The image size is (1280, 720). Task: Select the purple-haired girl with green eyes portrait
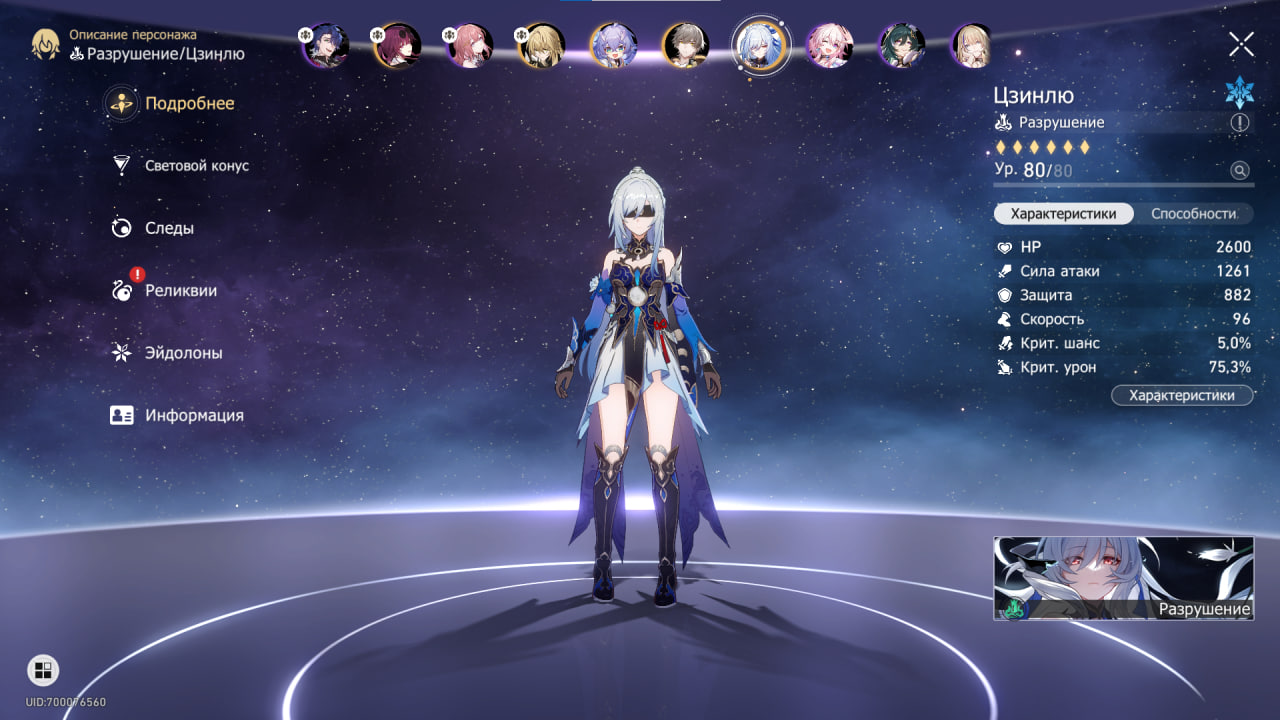613,45
